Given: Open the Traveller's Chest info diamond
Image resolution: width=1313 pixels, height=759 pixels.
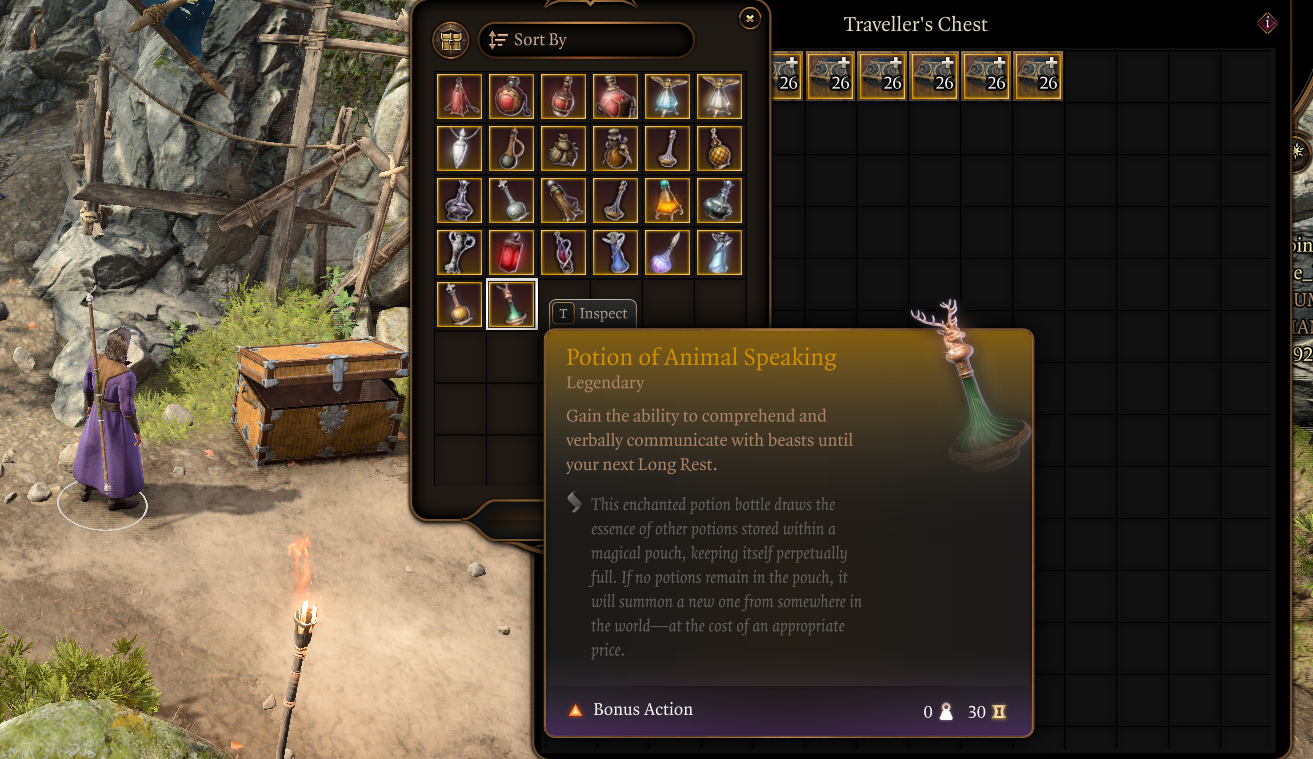Looking at the screenshot, I should 1268,23.
